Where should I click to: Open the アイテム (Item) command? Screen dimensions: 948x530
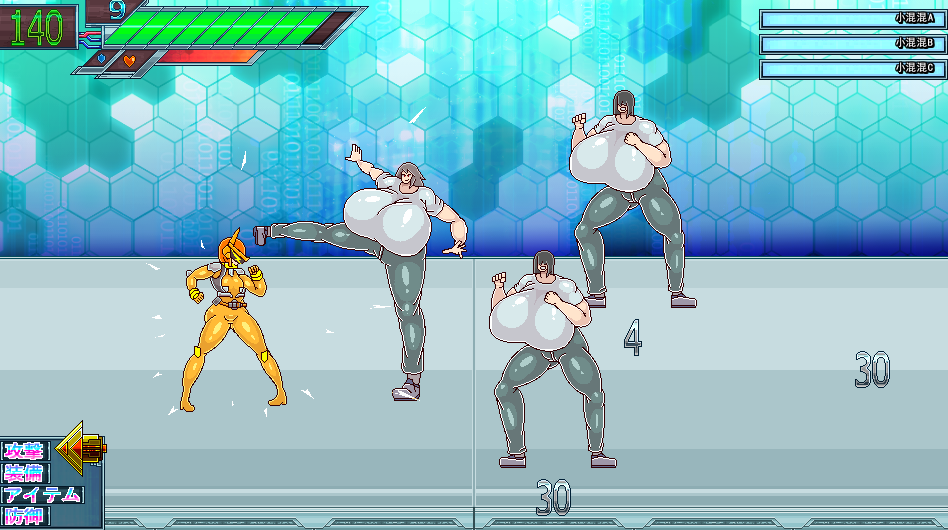(x=42, y=494)
